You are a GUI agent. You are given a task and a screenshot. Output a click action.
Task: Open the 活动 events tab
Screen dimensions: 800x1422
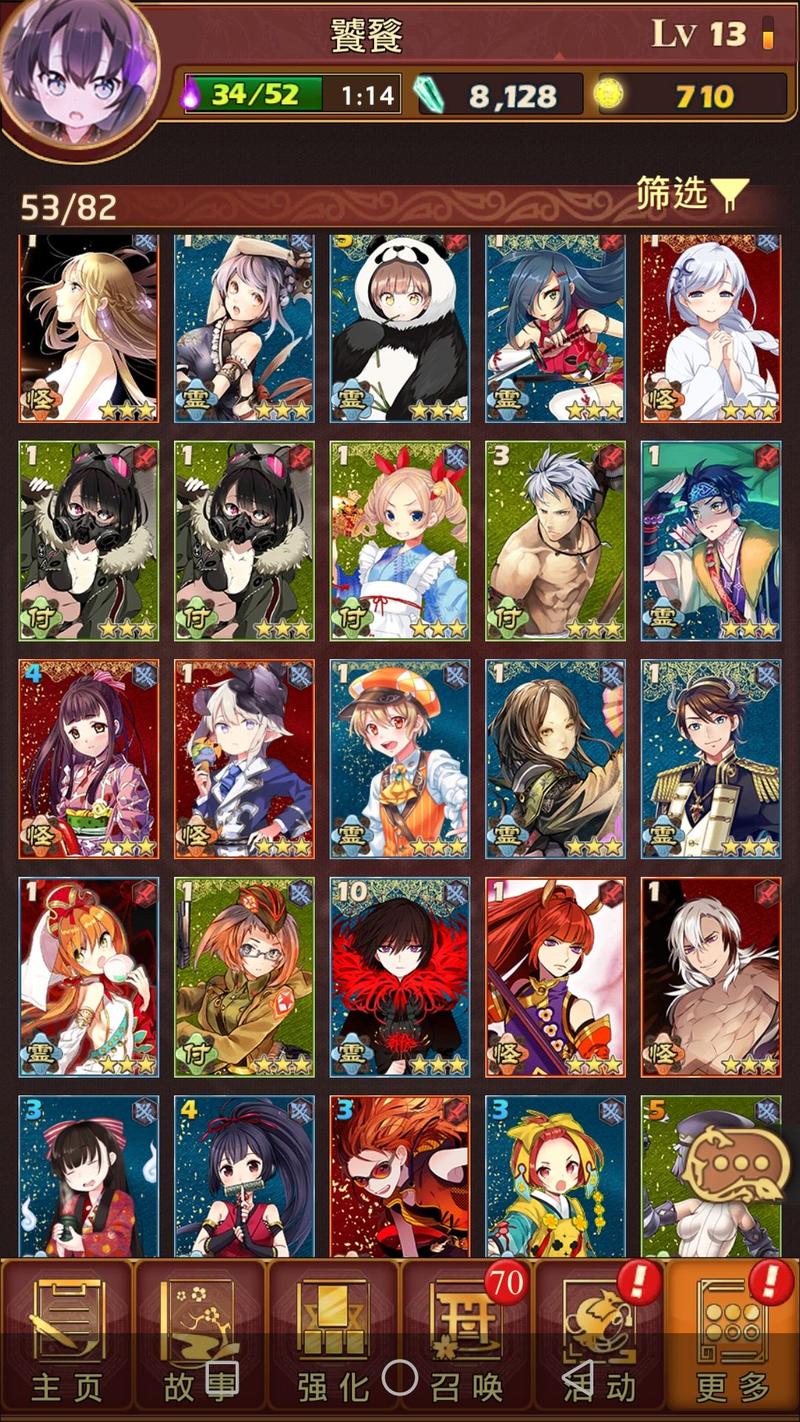(x=599, y=1340)
